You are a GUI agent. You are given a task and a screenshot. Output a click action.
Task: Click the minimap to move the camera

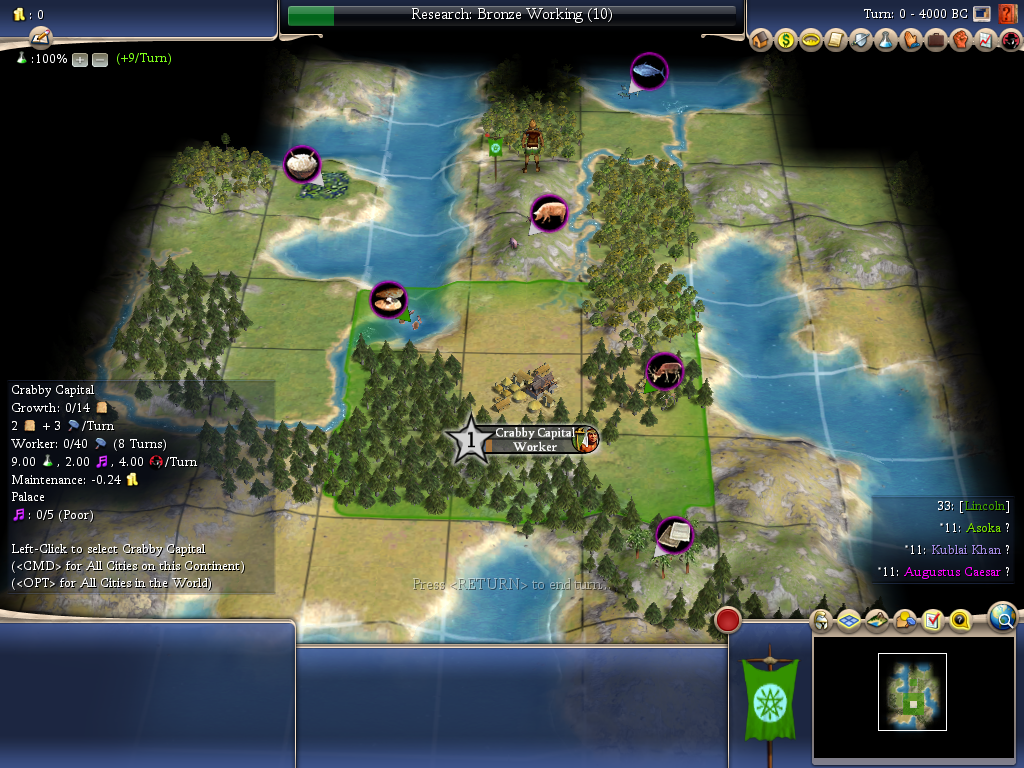[x=912, y=692]
